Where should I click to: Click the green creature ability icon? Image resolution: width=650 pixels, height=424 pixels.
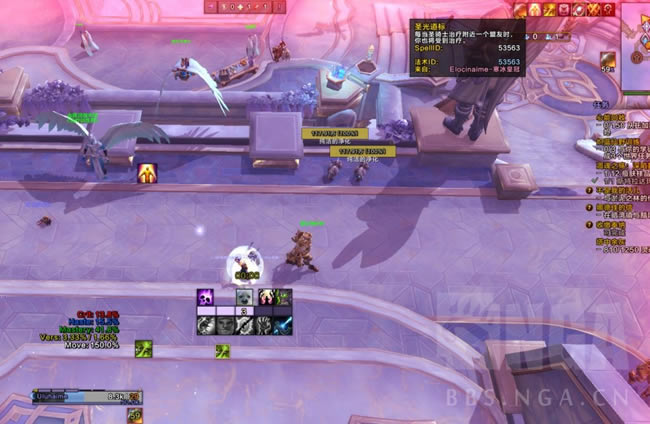tap(283, 298)
